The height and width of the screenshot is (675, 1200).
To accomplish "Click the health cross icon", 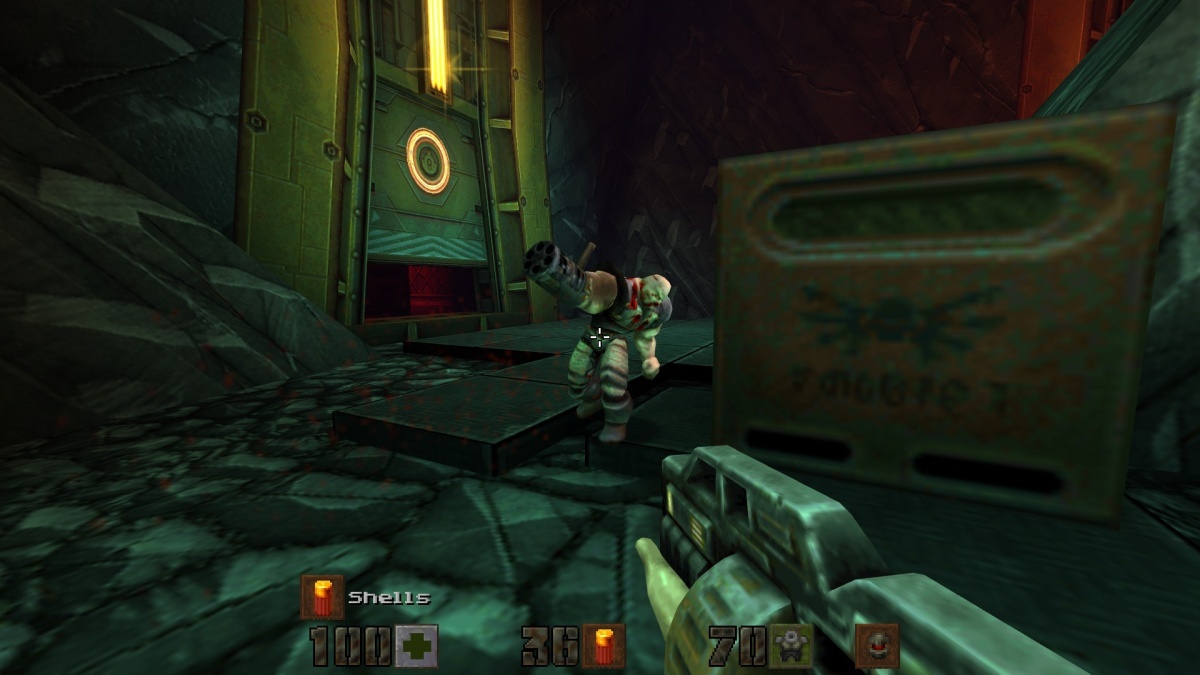I will click(x=416, y=646).
